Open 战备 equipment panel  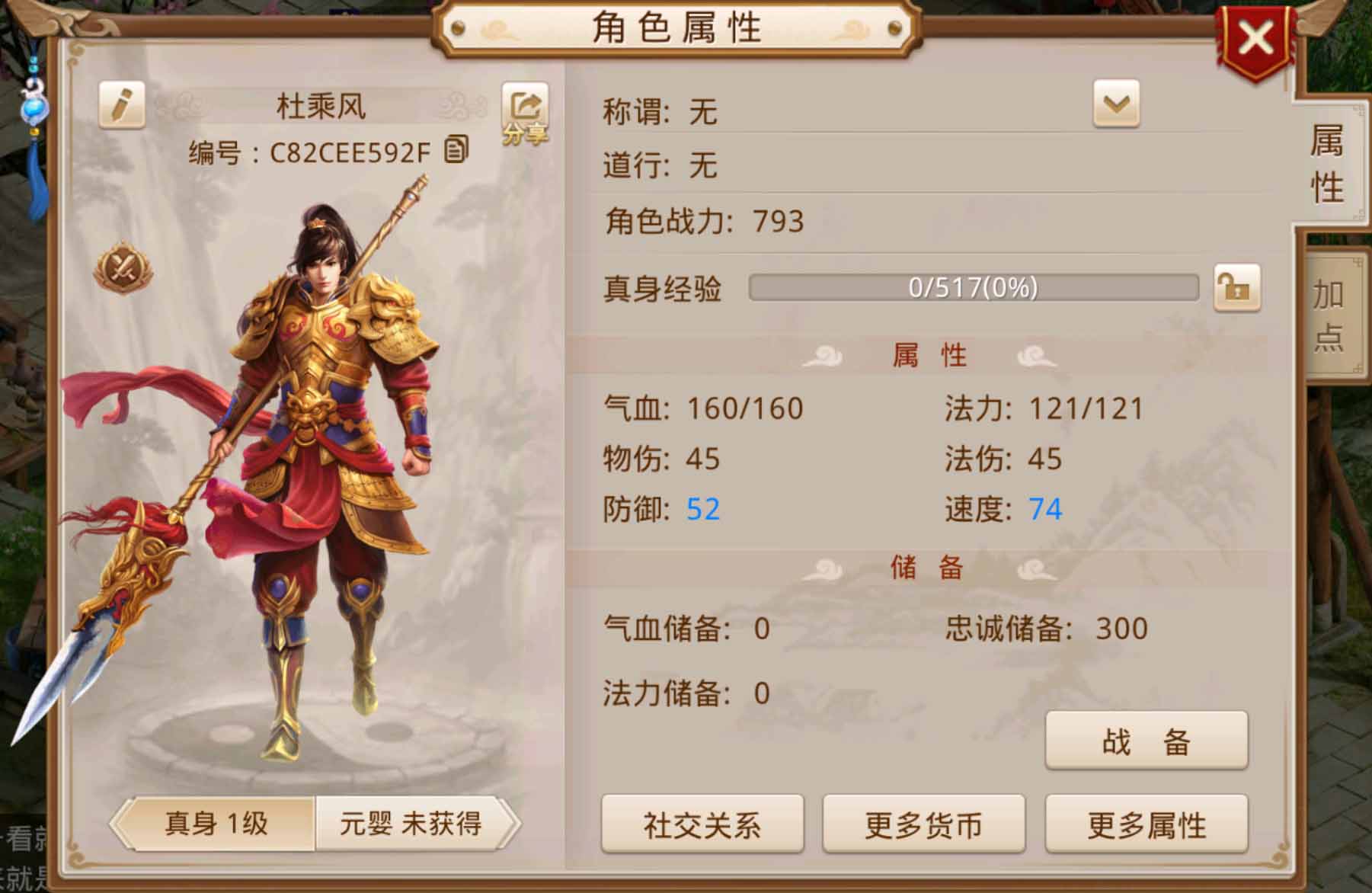[1147, 741]
